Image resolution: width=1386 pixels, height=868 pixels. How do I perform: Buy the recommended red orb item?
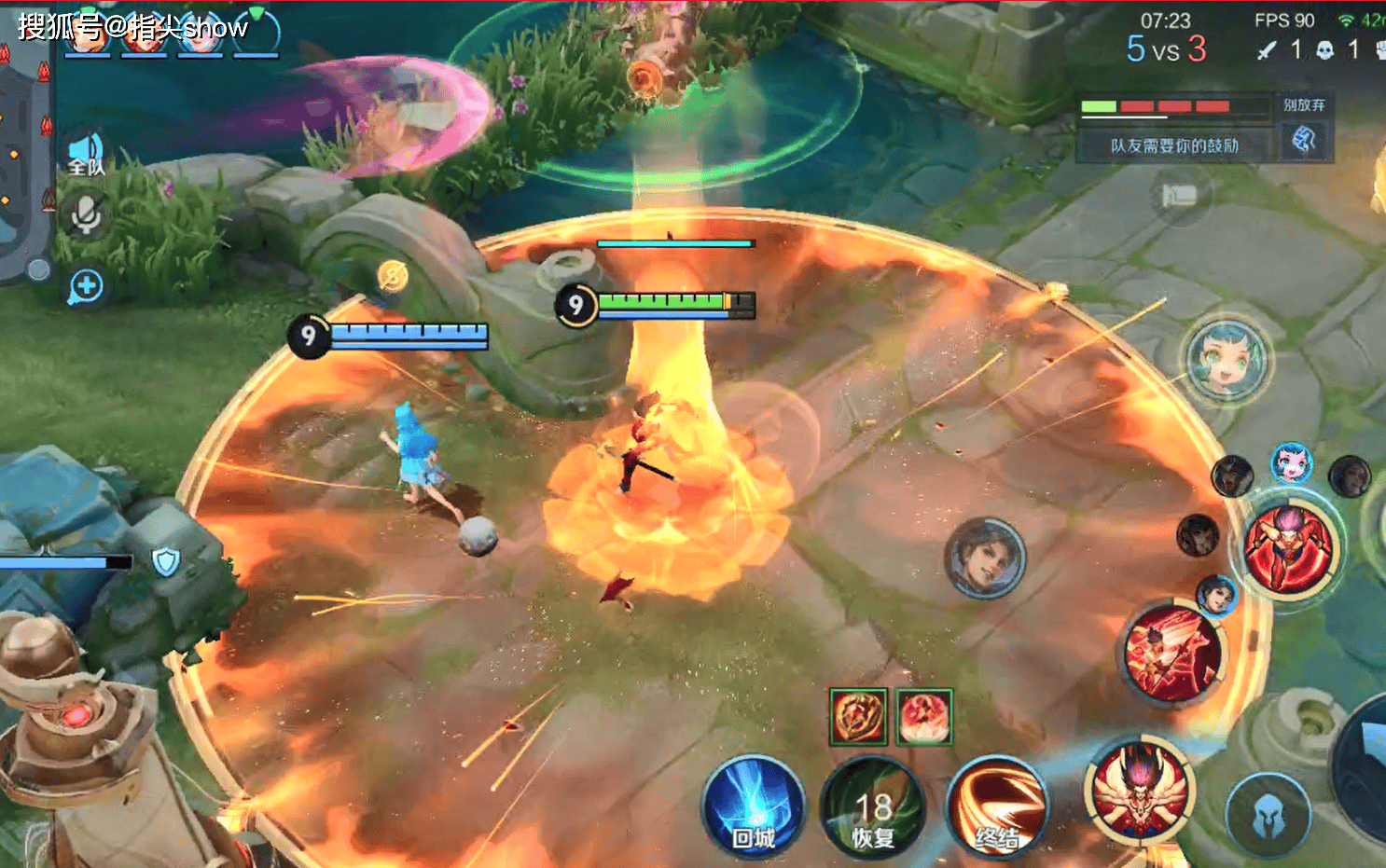pyautogui.click(x=923, y=717)
